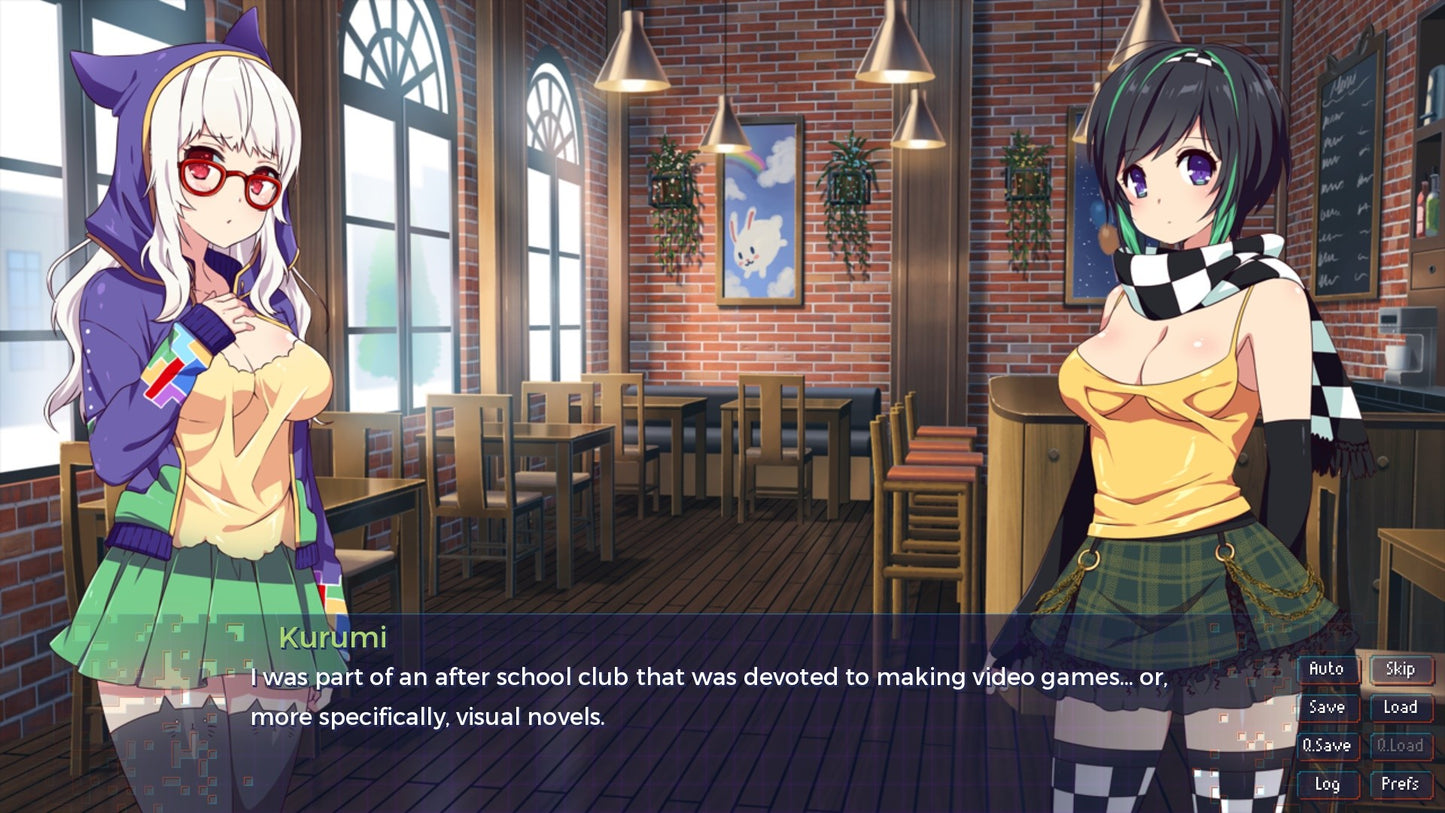Quick save with Q.Save
The height and width of the screenshot is (813, 1445).
(1327, 746)
